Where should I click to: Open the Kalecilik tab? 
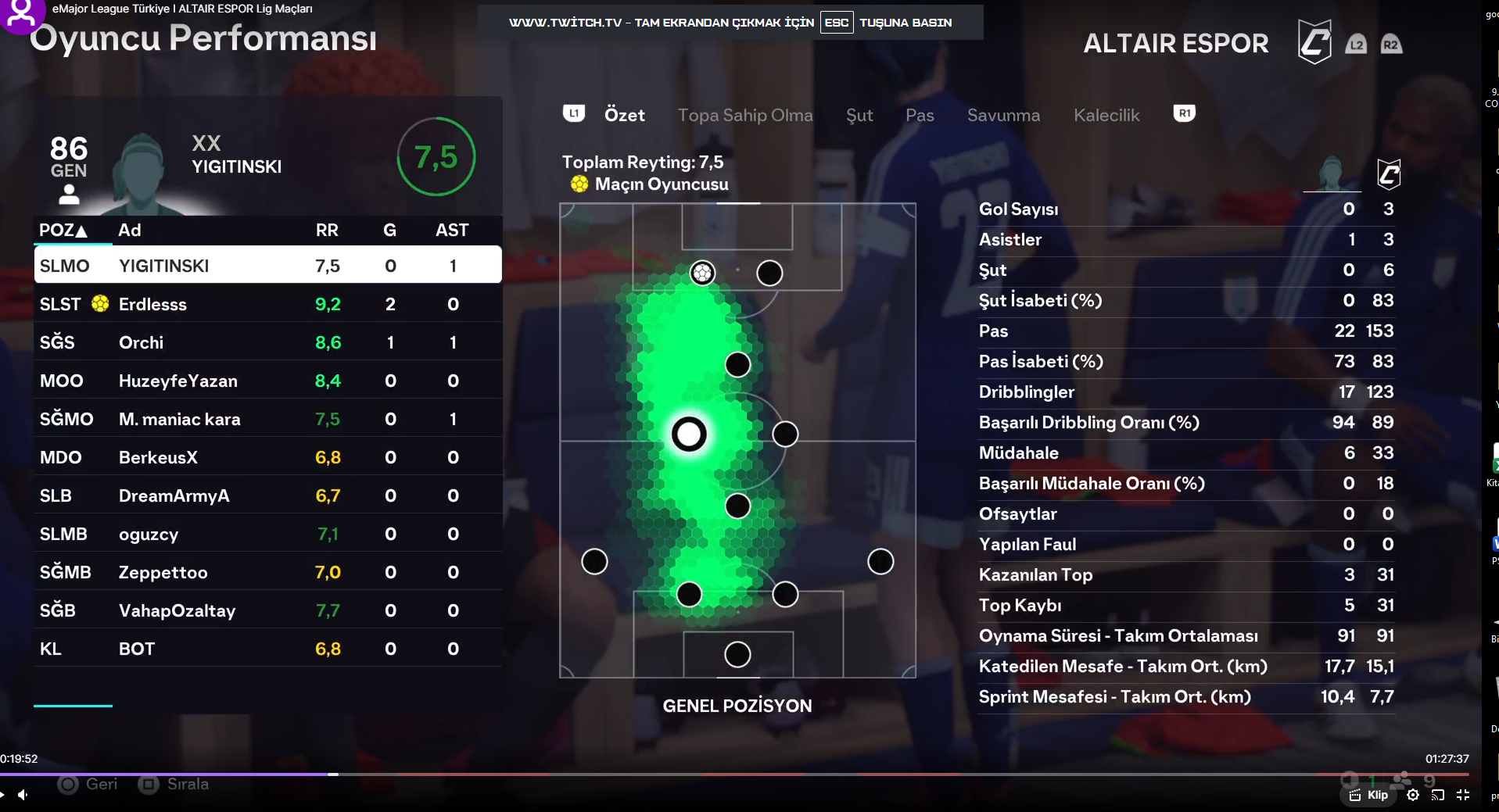click(x=1106, y=115)
